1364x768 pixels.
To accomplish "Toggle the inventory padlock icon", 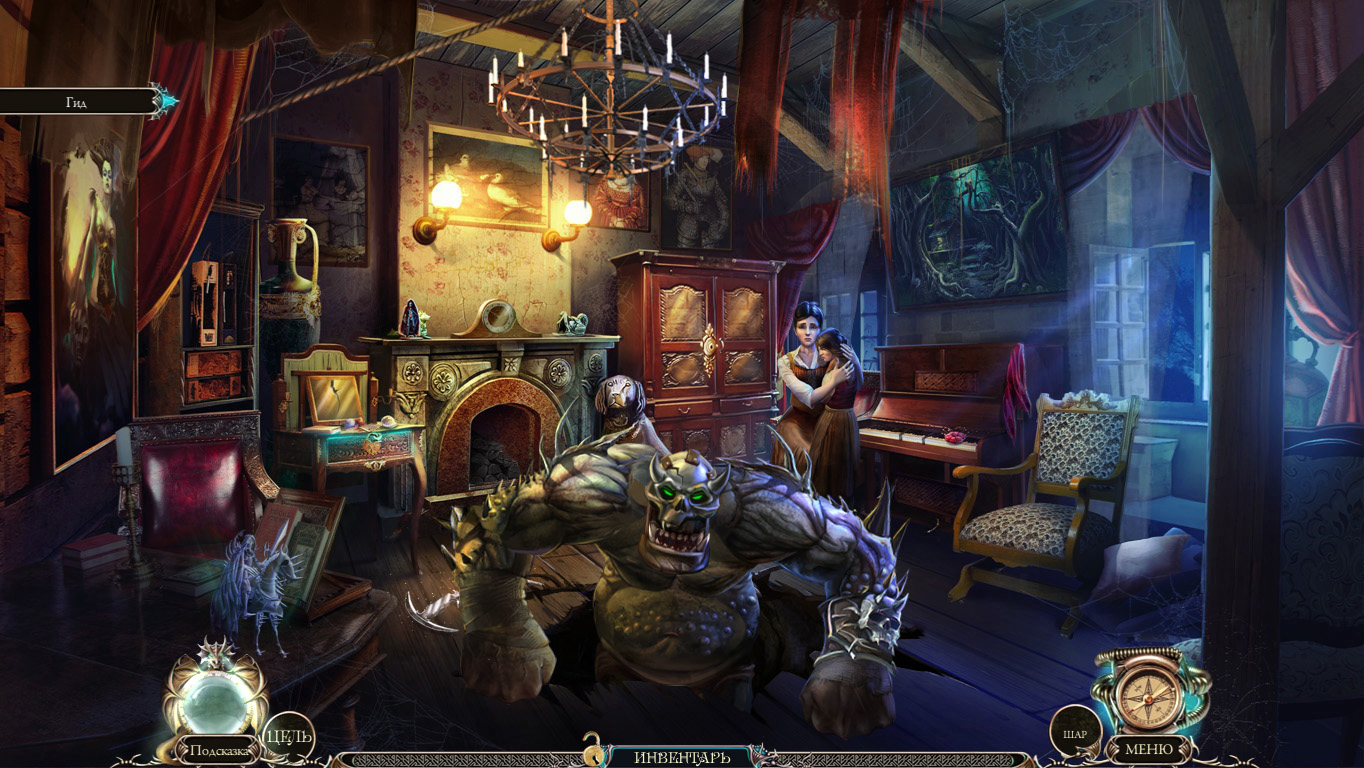I will pyautogui.click(x=594, y=748).
